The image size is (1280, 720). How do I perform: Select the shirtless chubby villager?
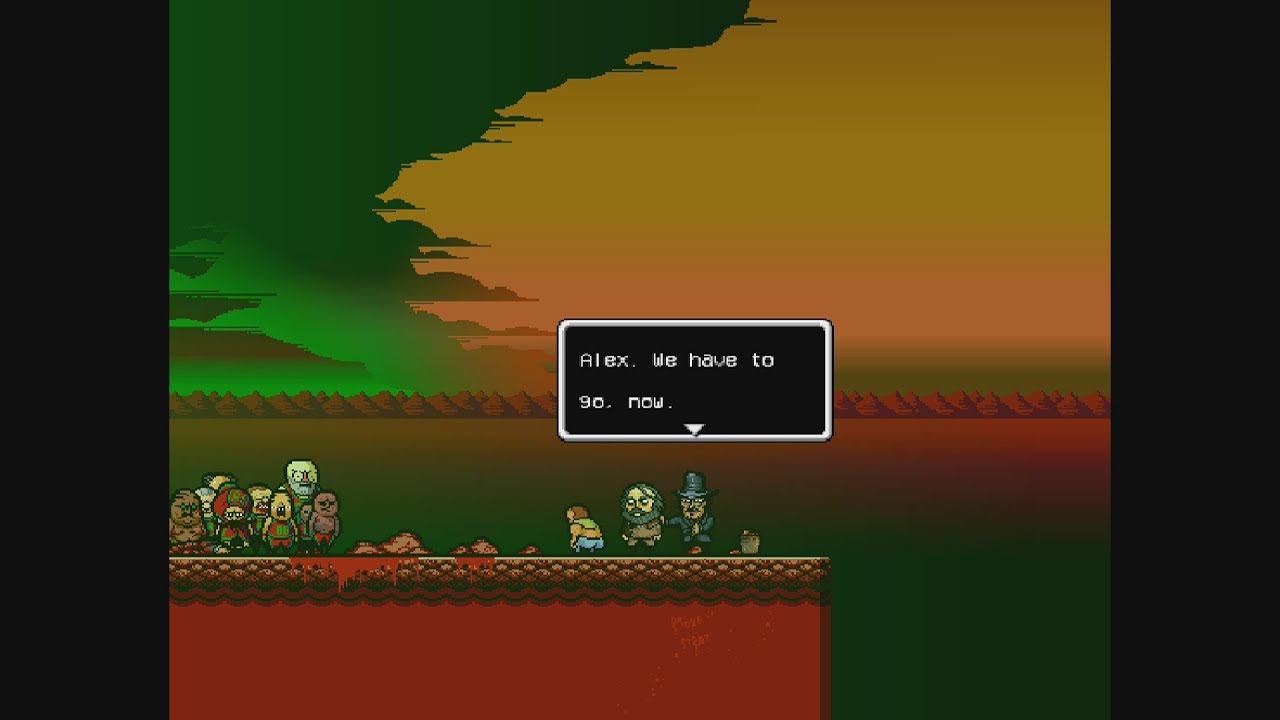[x=326, y=516]
